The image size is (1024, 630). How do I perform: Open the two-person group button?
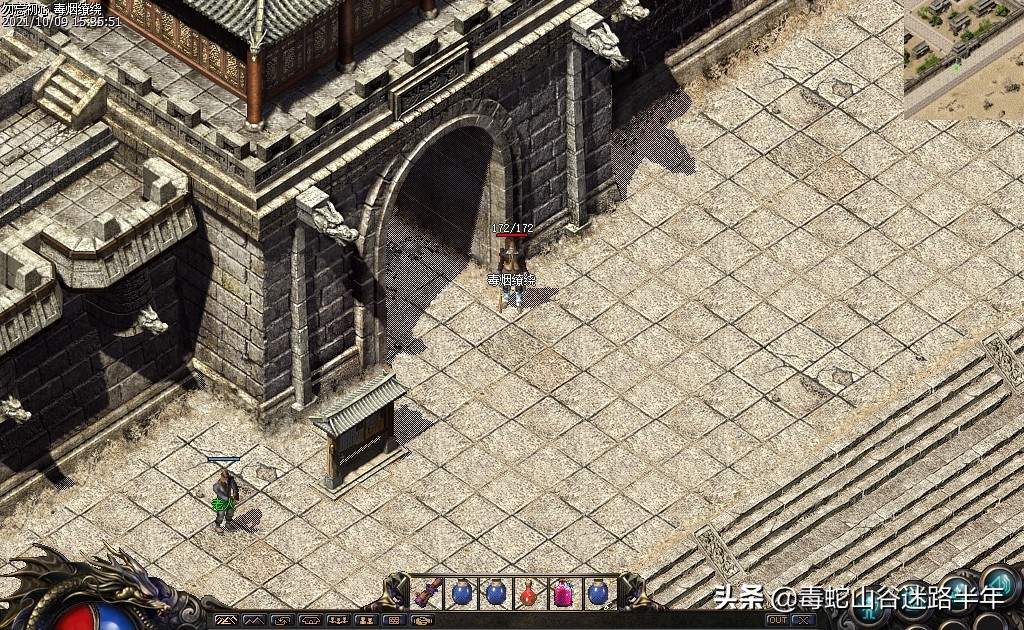(366, 620)
